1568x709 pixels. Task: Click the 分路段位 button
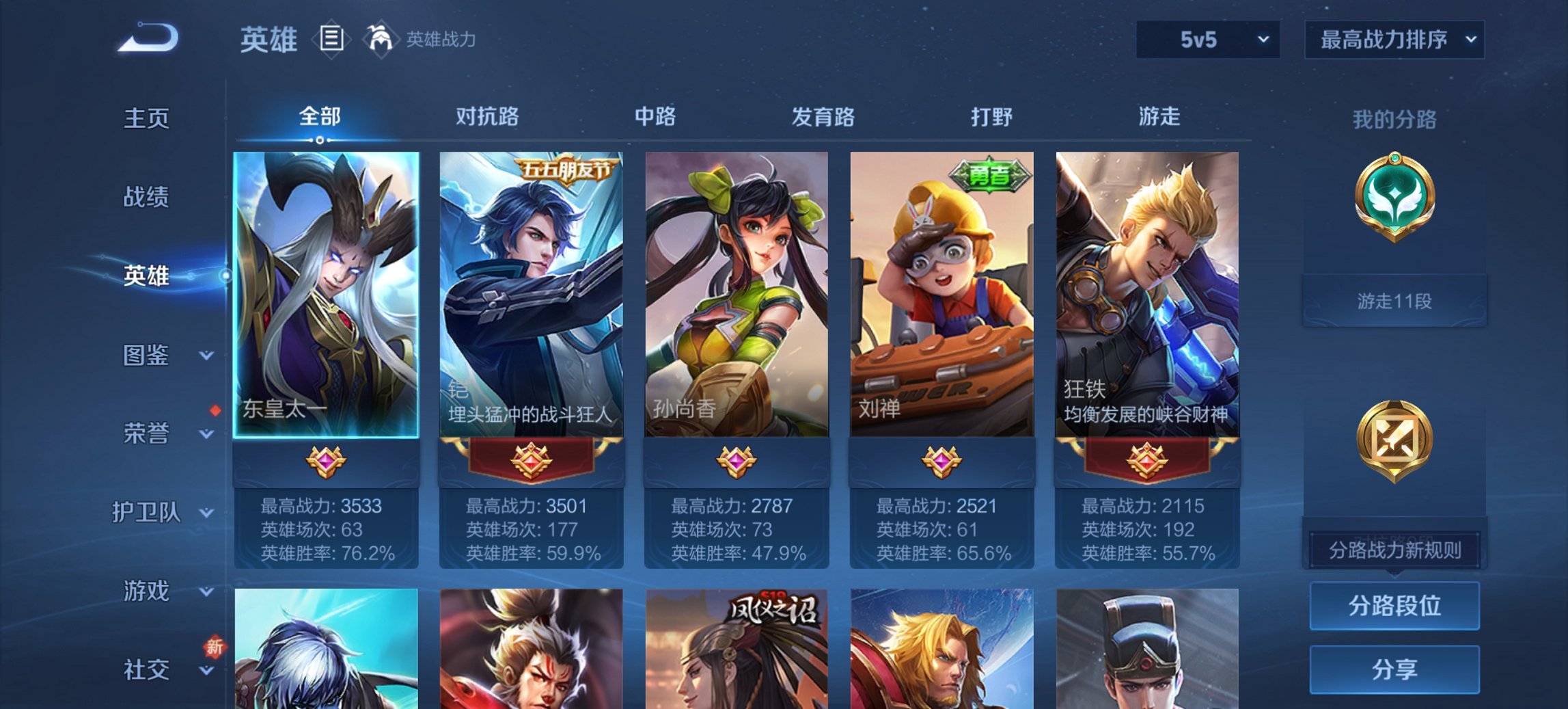pyautogui.click(x=1394, y=607)
